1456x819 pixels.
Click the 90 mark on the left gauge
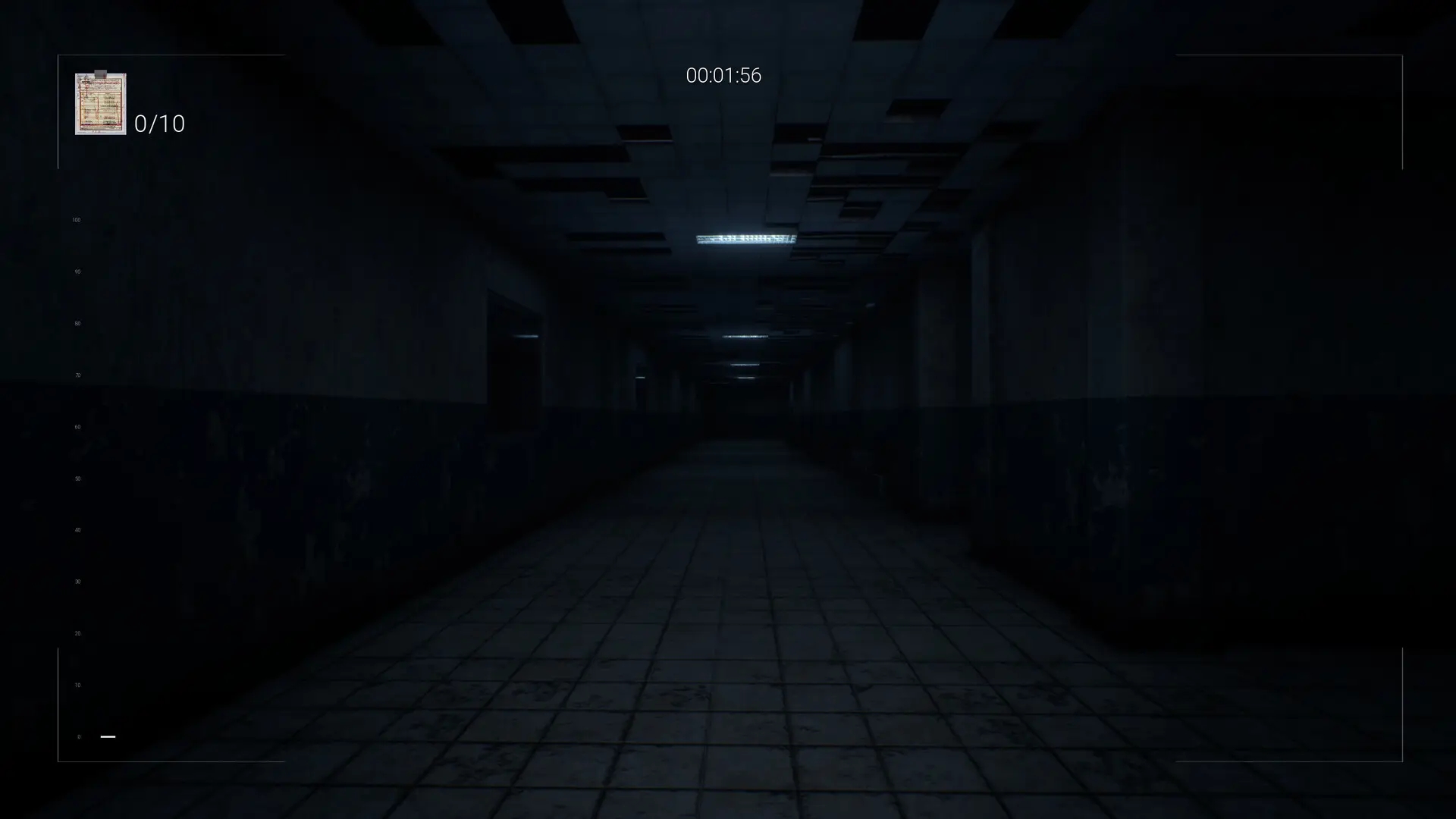click(x=76, y=271)
